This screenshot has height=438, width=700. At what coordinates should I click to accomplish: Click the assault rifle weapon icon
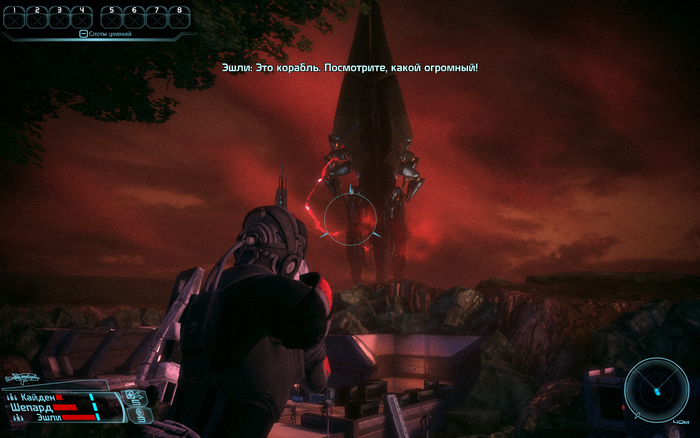coord(21,380)
